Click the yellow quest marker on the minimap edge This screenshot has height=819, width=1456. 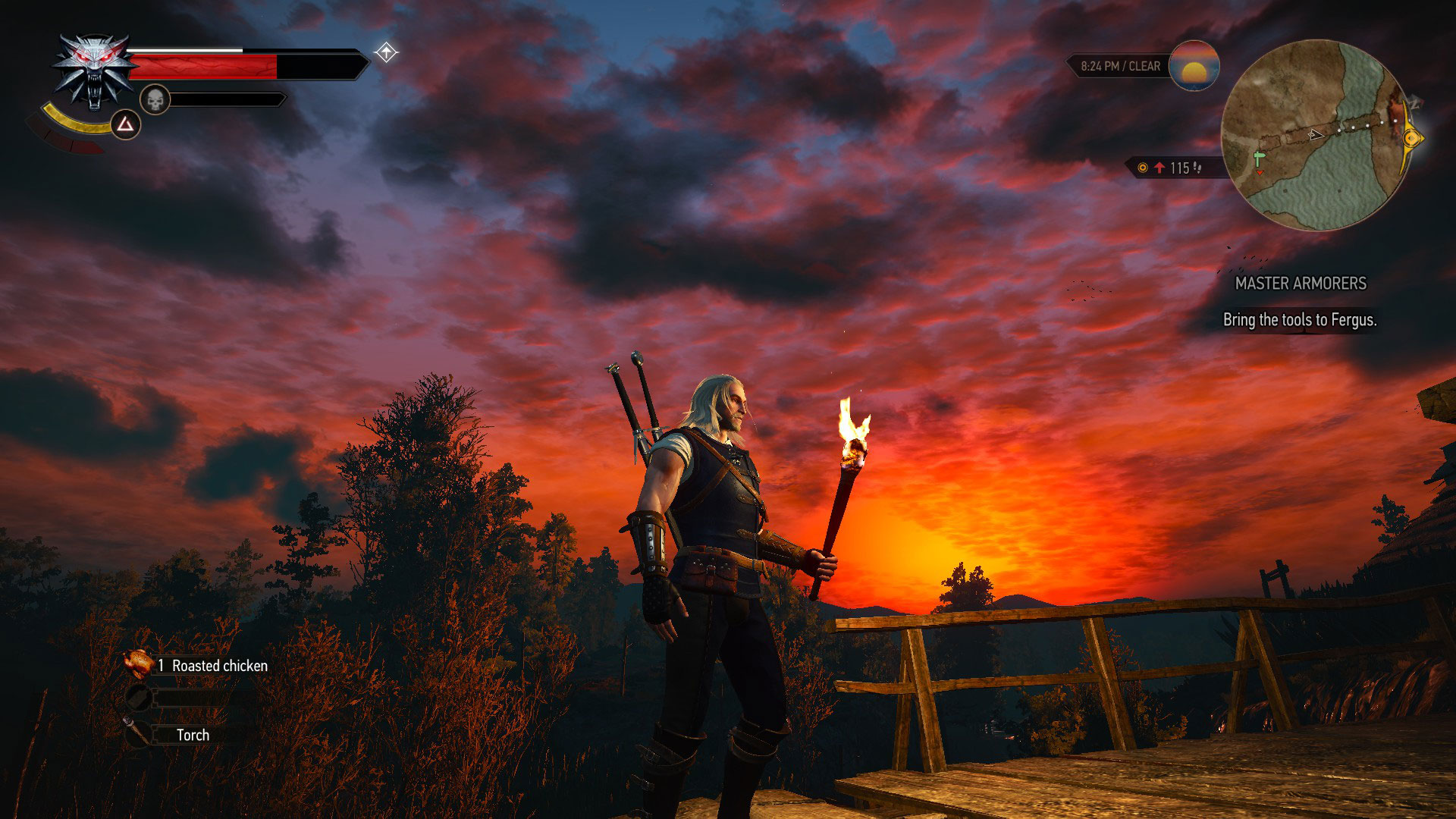(x=1410, y=137)
